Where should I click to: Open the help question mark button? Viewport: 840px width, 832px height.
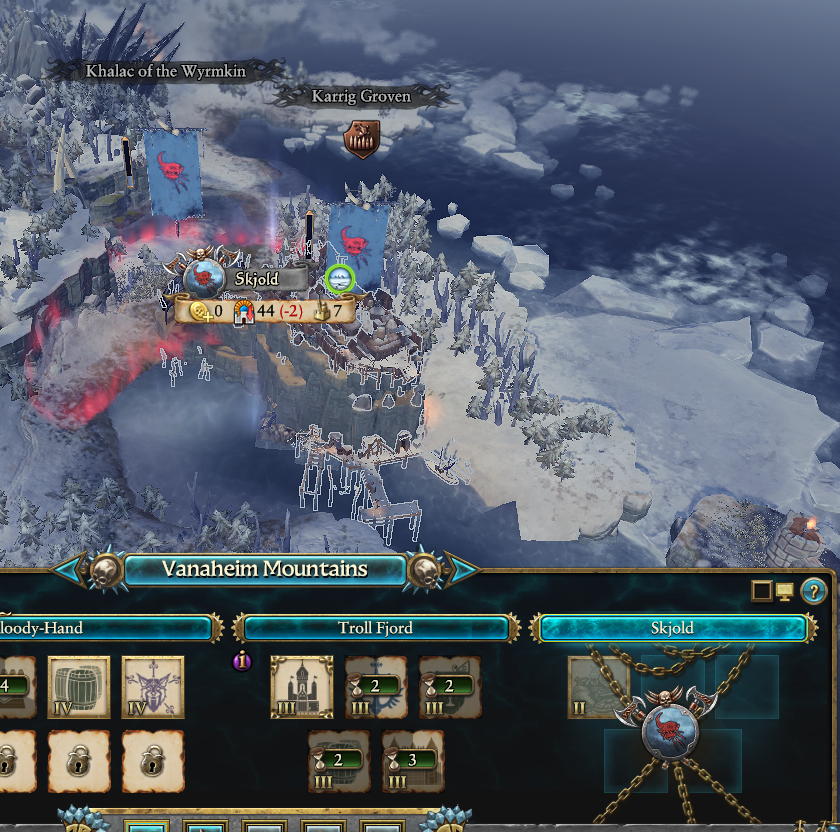pos(815,591)
